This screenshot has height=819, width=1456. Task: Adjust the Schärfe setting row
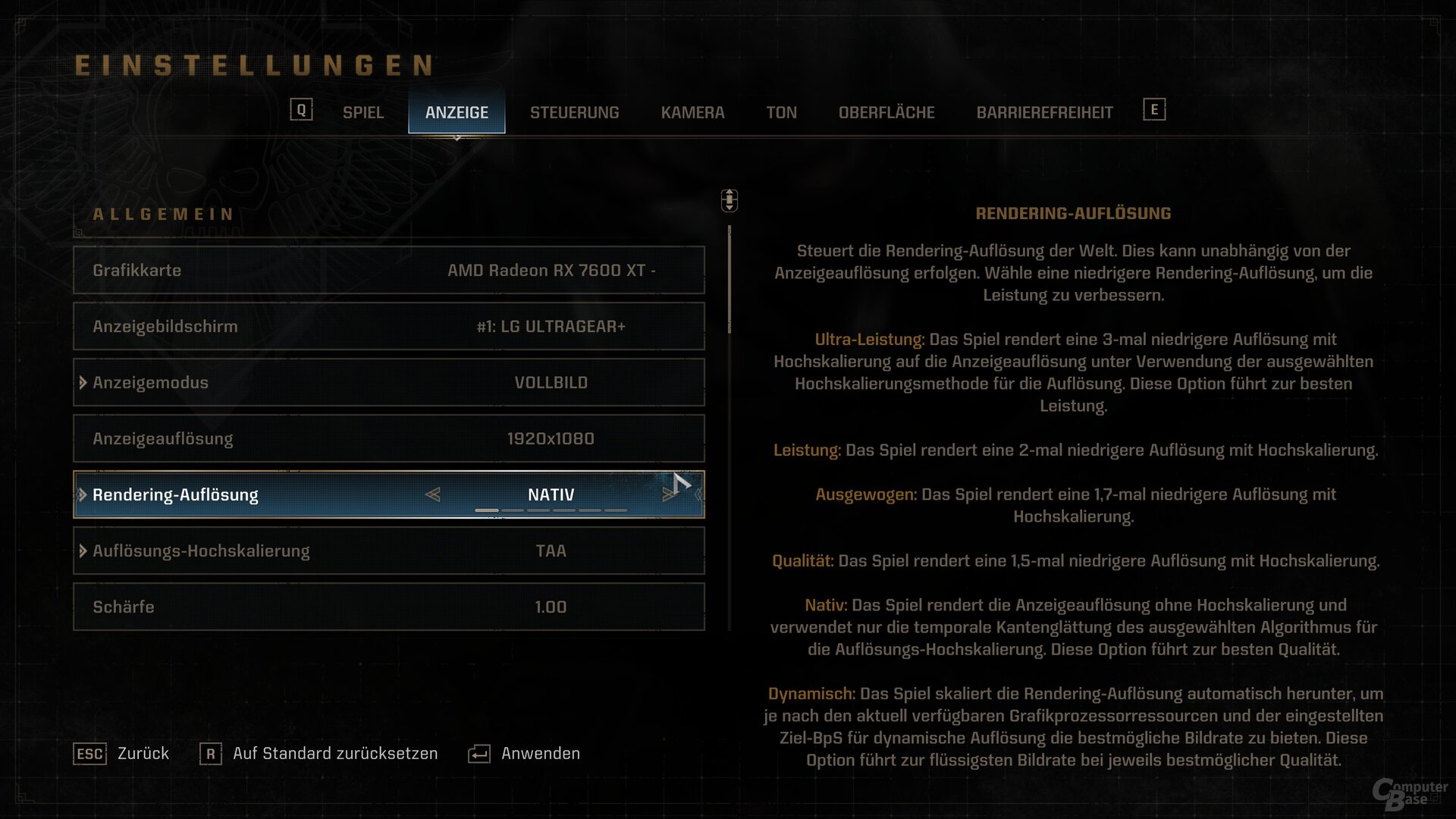tap(388, 607)
